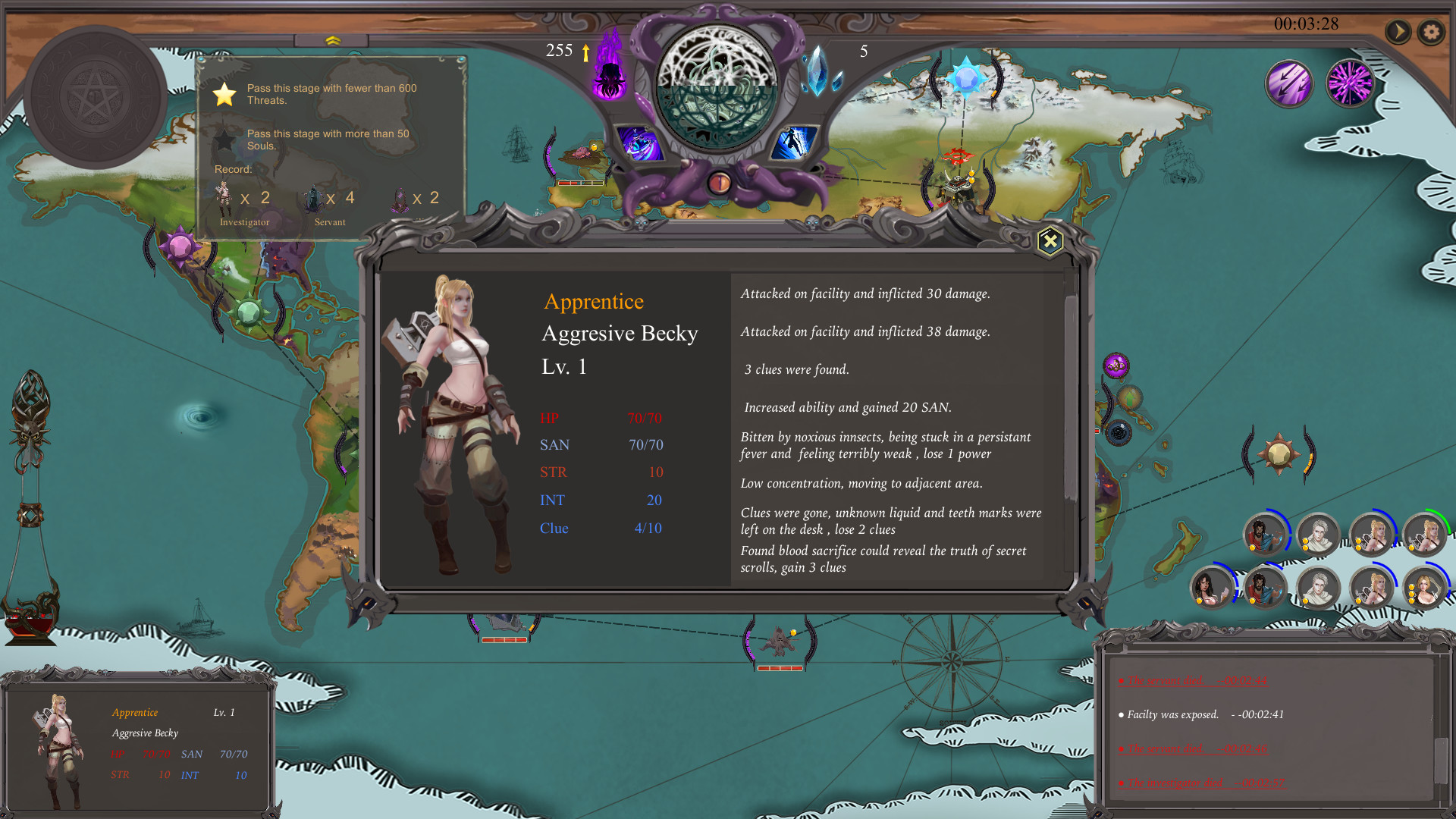Screen dimensions: 1456x819
Task: Click the pentagram emblem in top-left corner
Action: tap(96, 94)
